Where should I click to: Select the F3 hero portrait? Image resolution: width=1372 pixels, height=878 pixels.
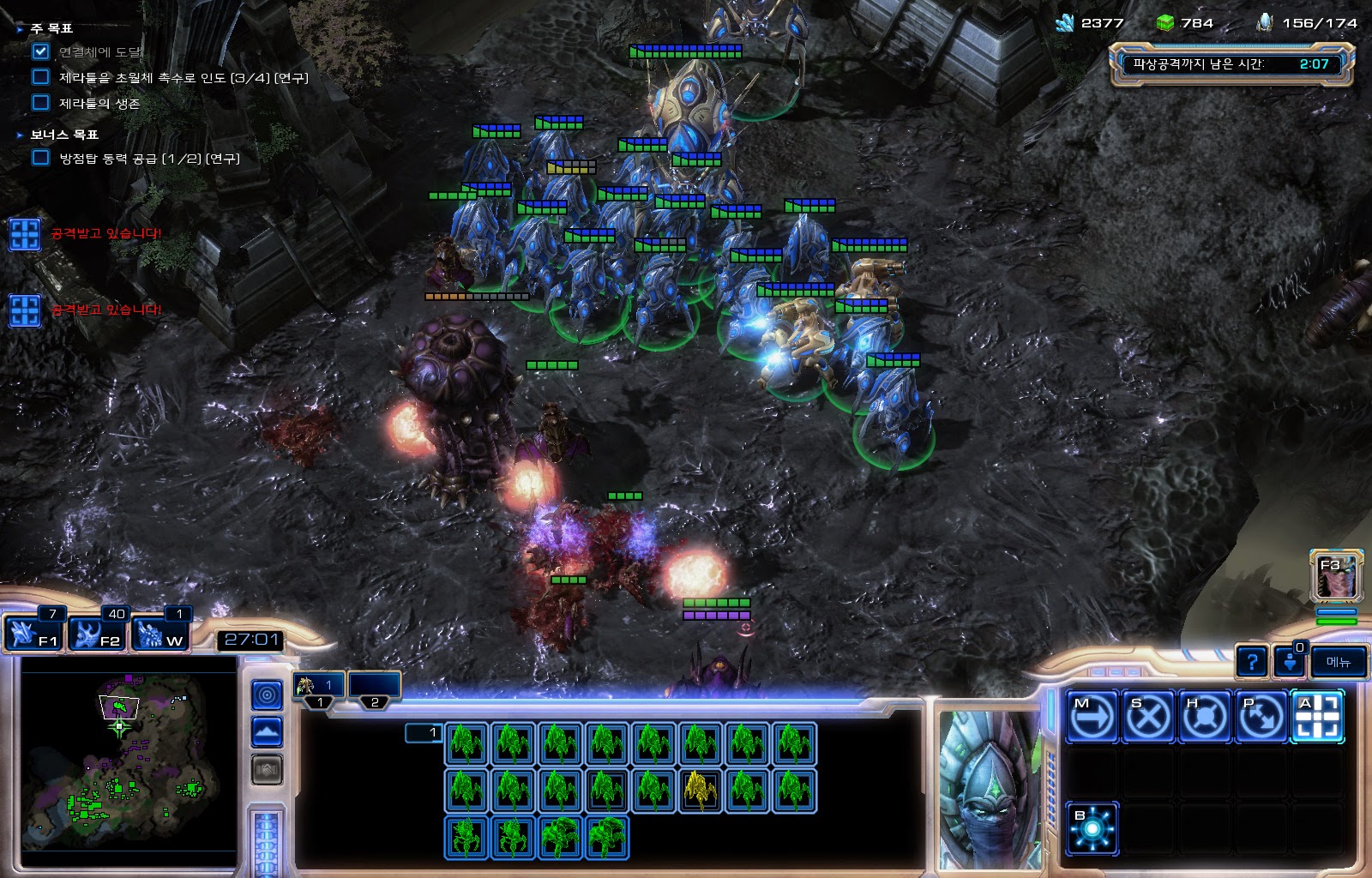(1336, 576)
